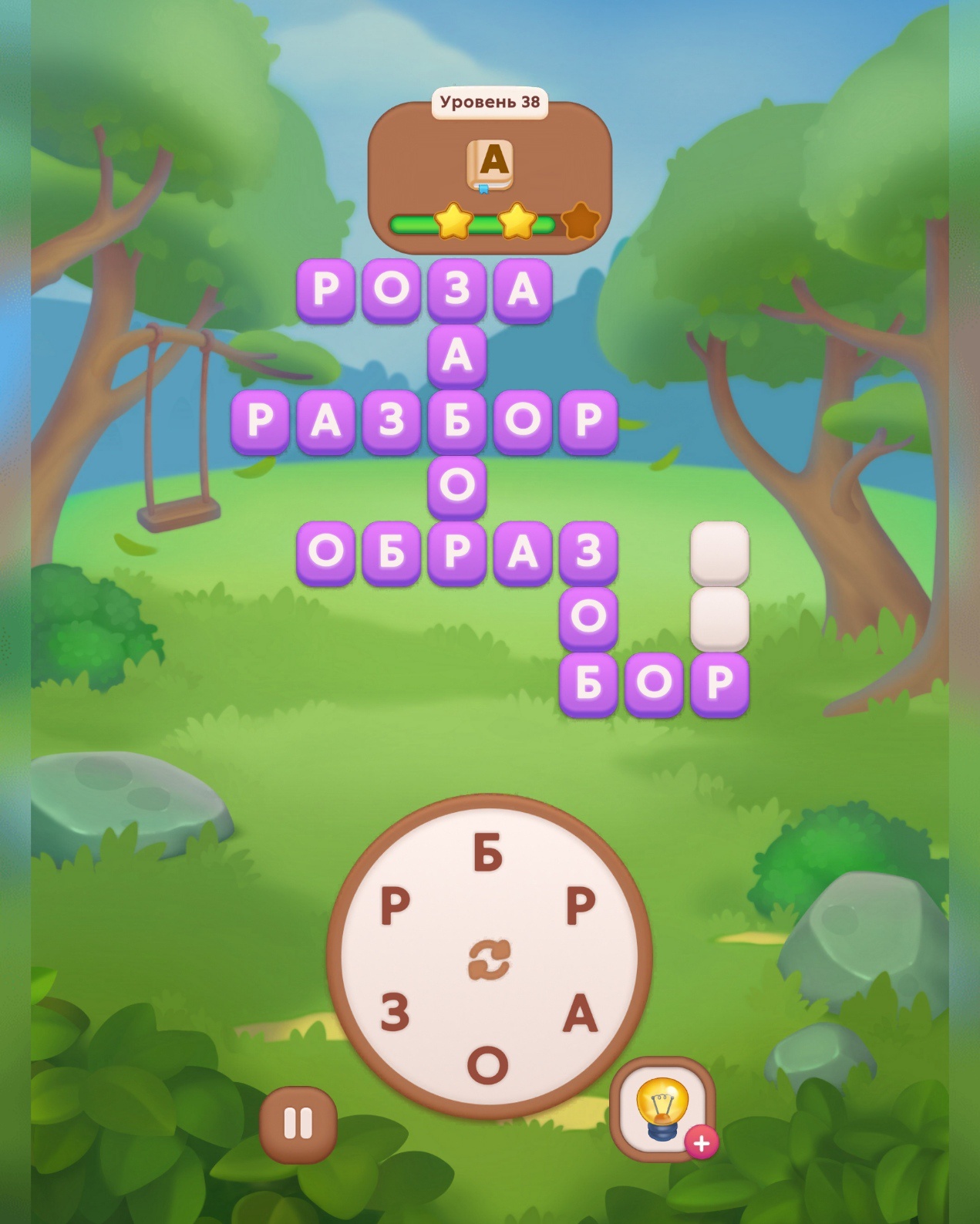This screenshot has height=1224, width=980.
Task: Tap the letter О in the wheel
Action: (488, 1064)
